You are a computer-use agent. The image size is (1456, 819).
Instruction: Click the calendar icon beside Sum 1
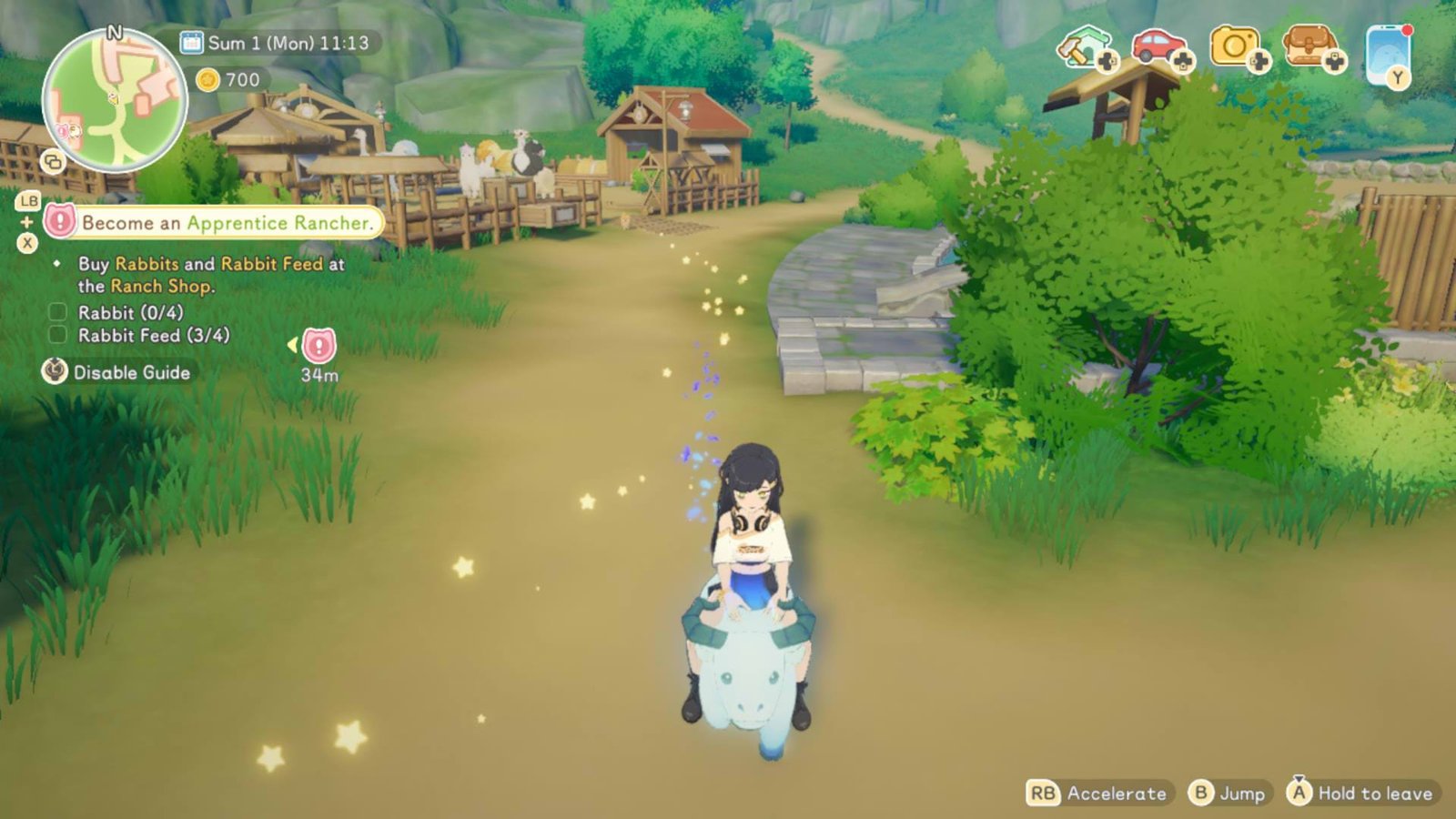(191, 40)
